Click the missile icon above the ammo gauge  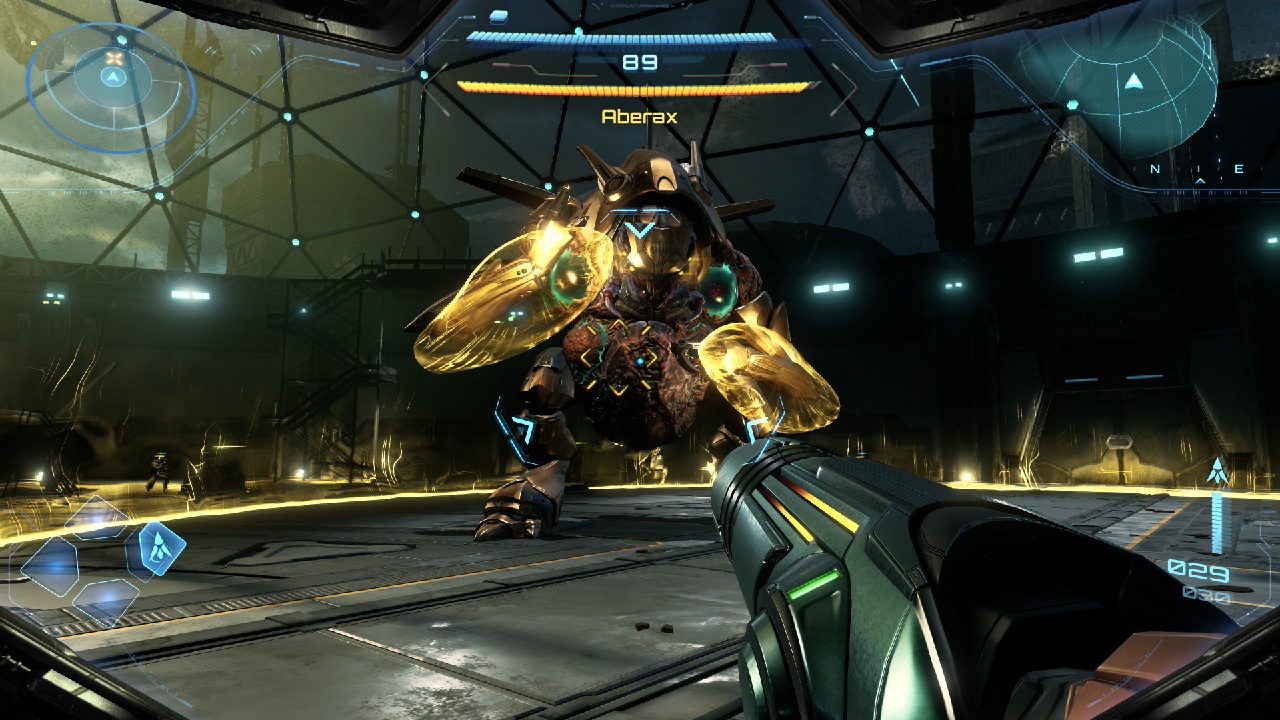click(x=1217, y=470)
